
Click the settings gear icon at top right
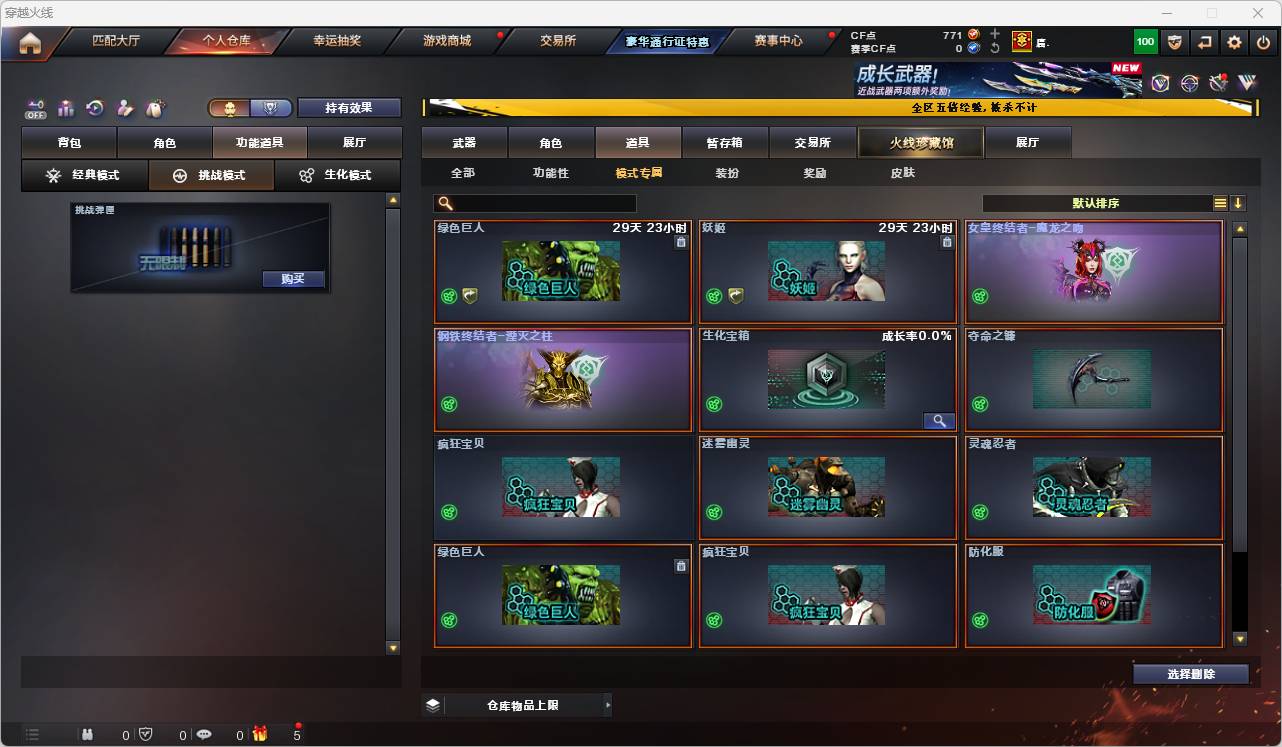[1233, 41]
